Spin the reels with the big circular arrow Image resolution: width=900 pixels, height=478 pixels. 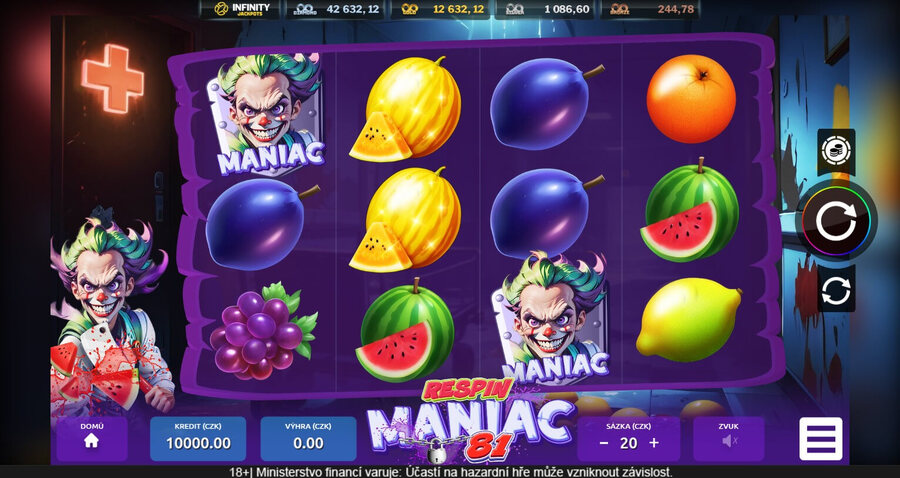(837, 220)
